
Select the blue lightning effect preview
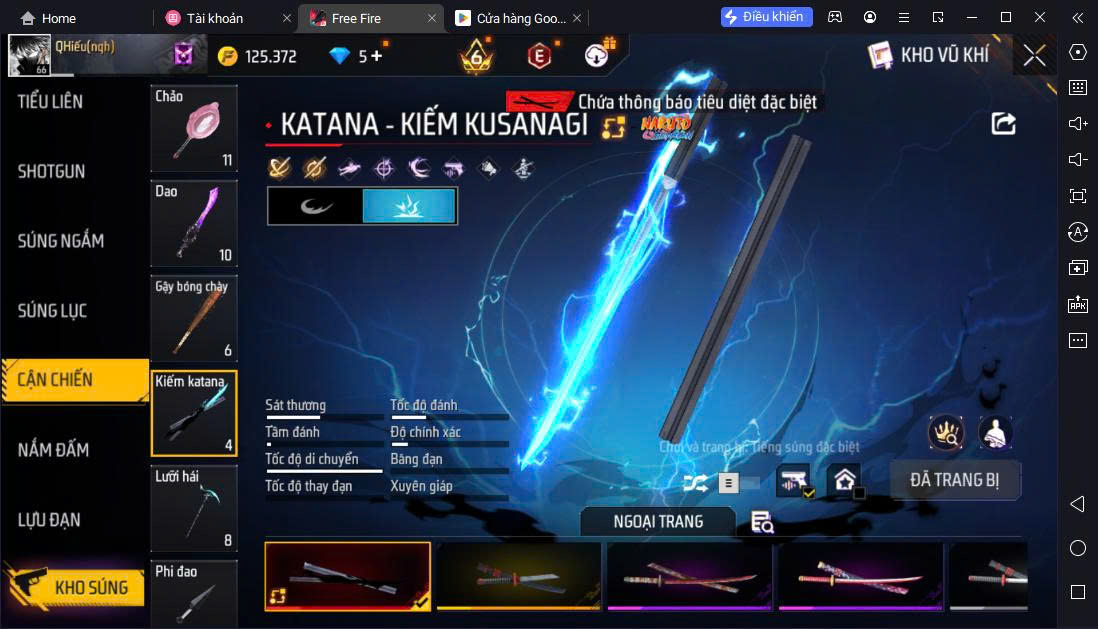(409, 206)
